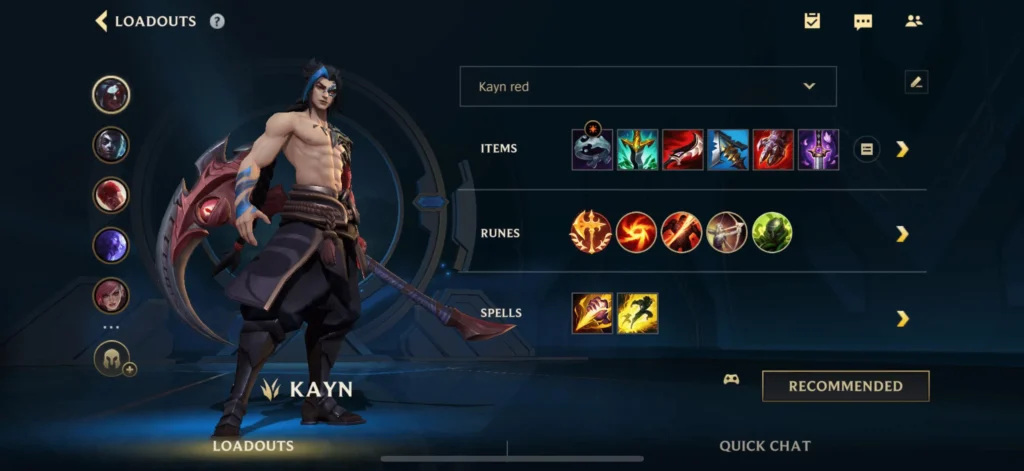Select the Conqueror keystone rune
Screen dimensions: 1024x471
[591, 233]
